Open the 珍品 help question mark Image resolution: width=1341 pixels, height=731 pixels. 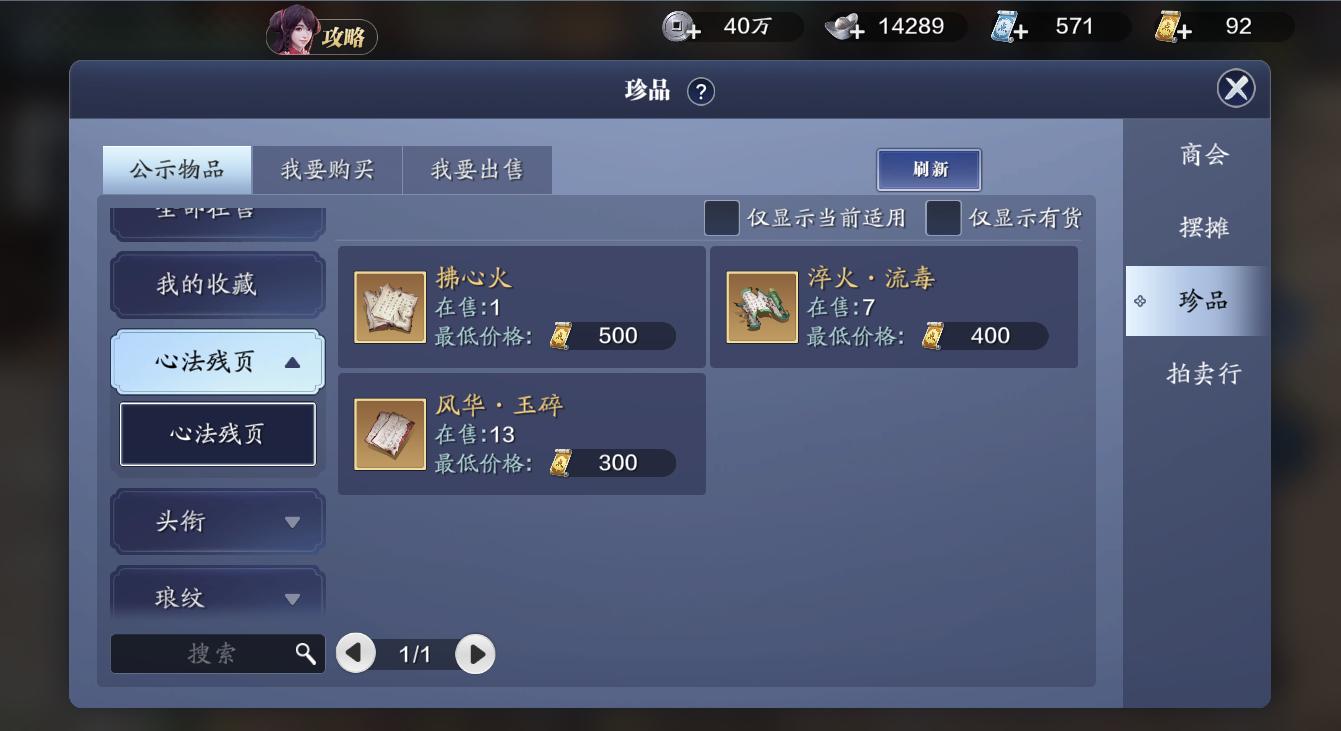(701, 91)
